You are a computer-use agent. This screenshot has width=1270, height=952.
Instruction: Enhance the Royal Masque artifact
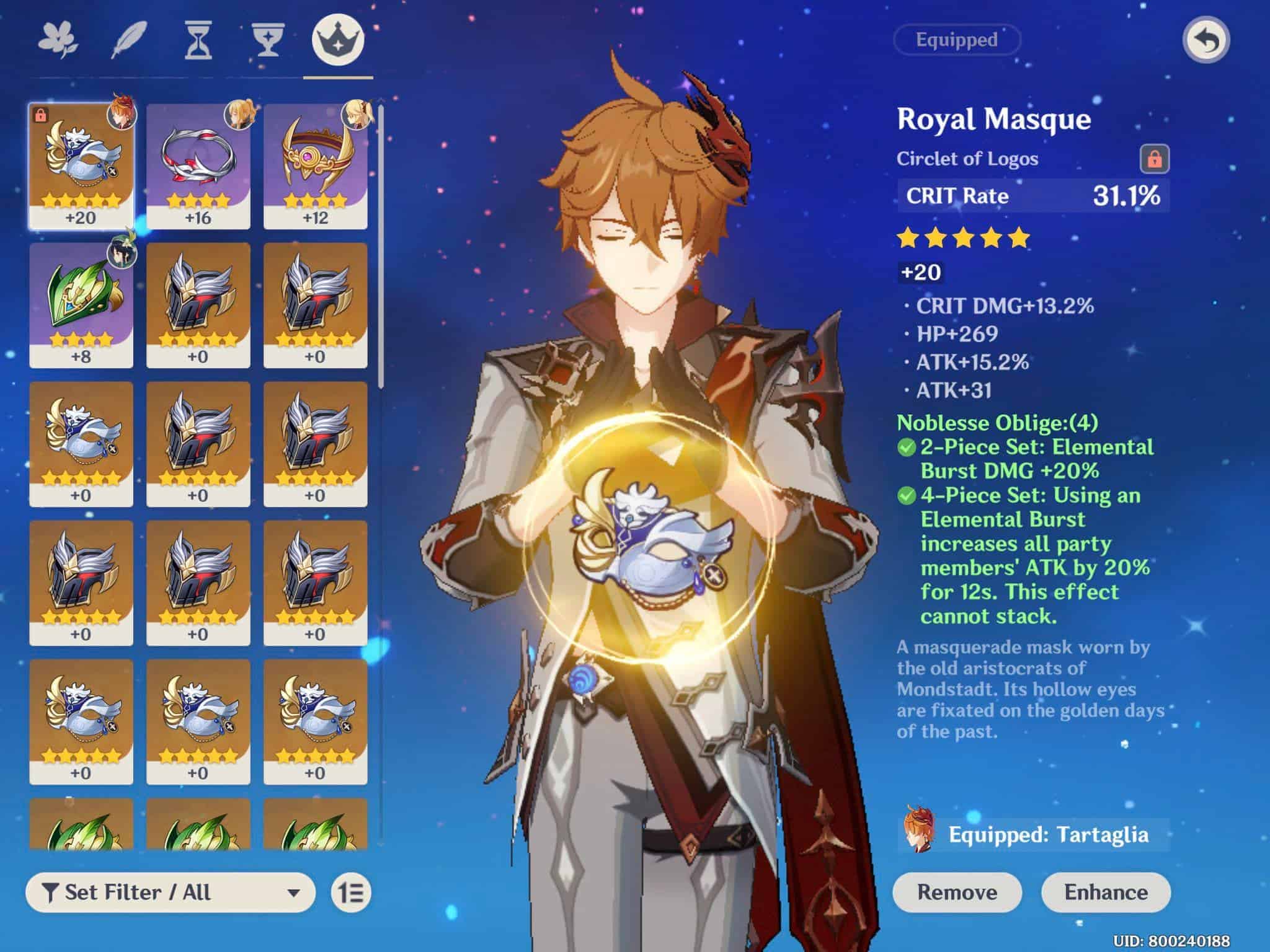coord(1106,892)
